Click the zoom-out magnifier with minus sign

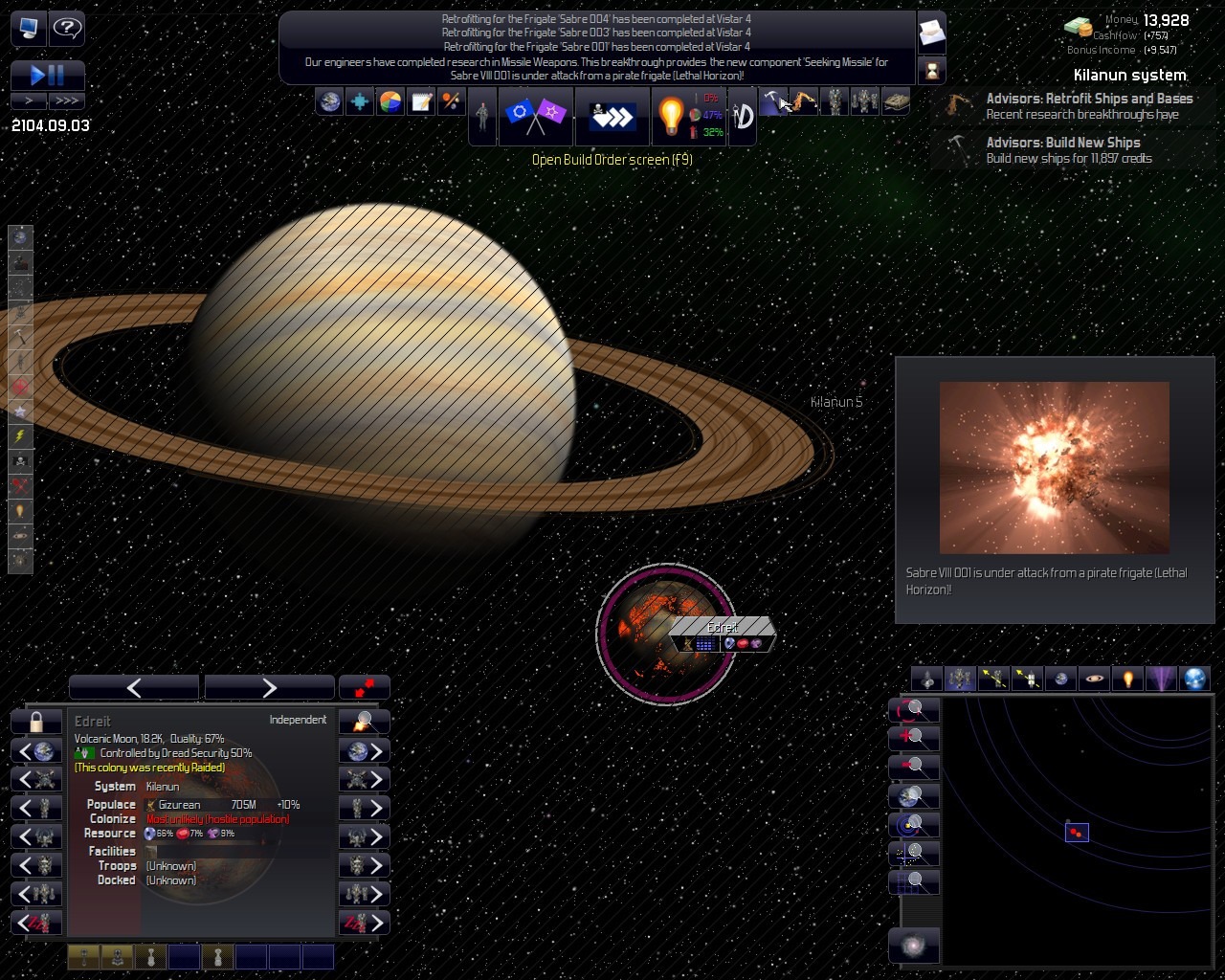pyautogui.click(x=914, y=767)
